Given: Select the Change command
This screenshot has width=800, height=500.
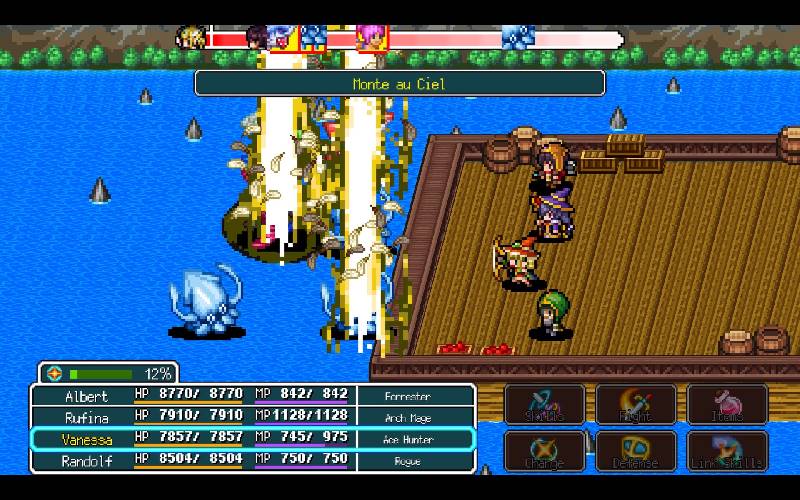Looking at the screenshot, I should pos(544,451).
